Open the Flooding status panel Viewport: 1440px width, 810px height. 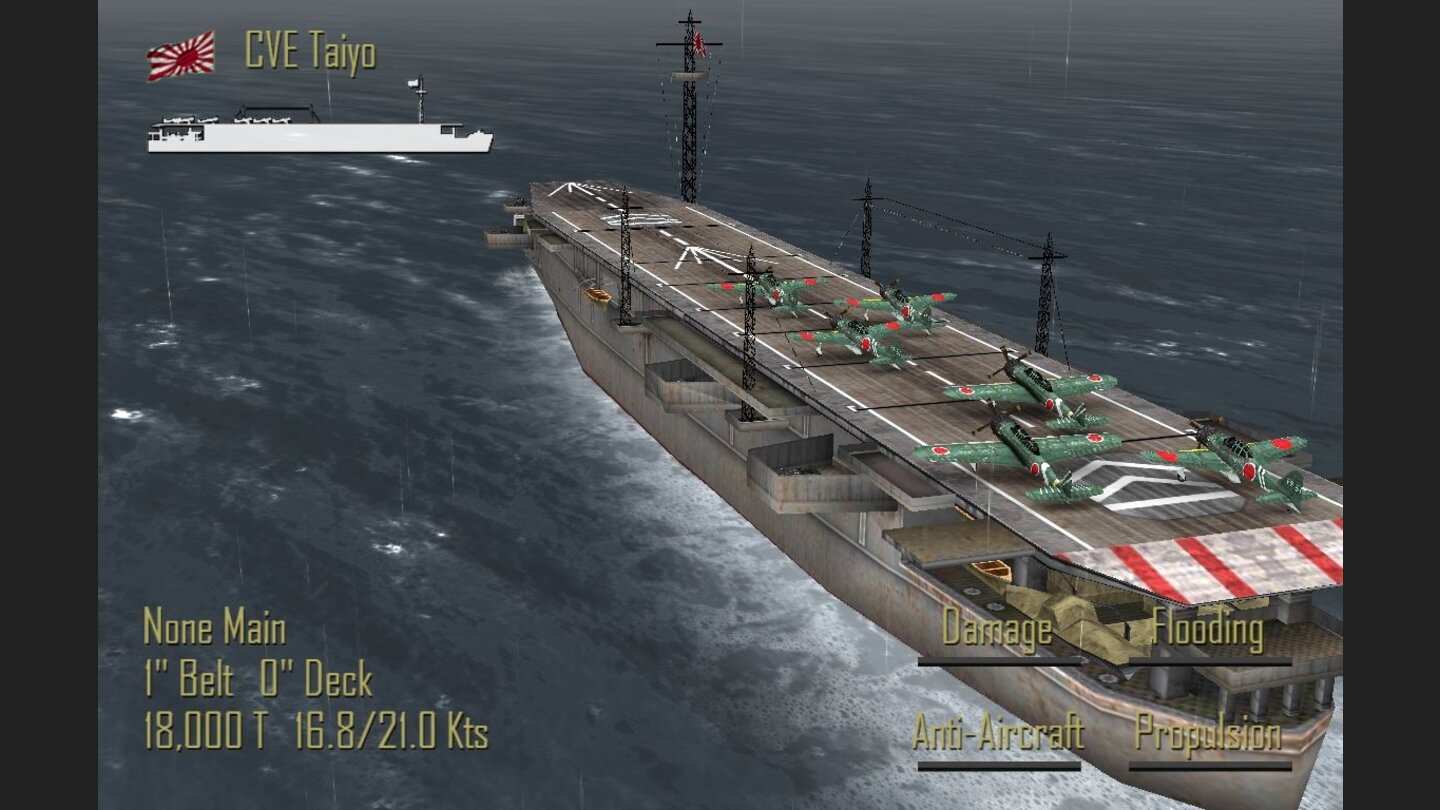coord(1207,630)
